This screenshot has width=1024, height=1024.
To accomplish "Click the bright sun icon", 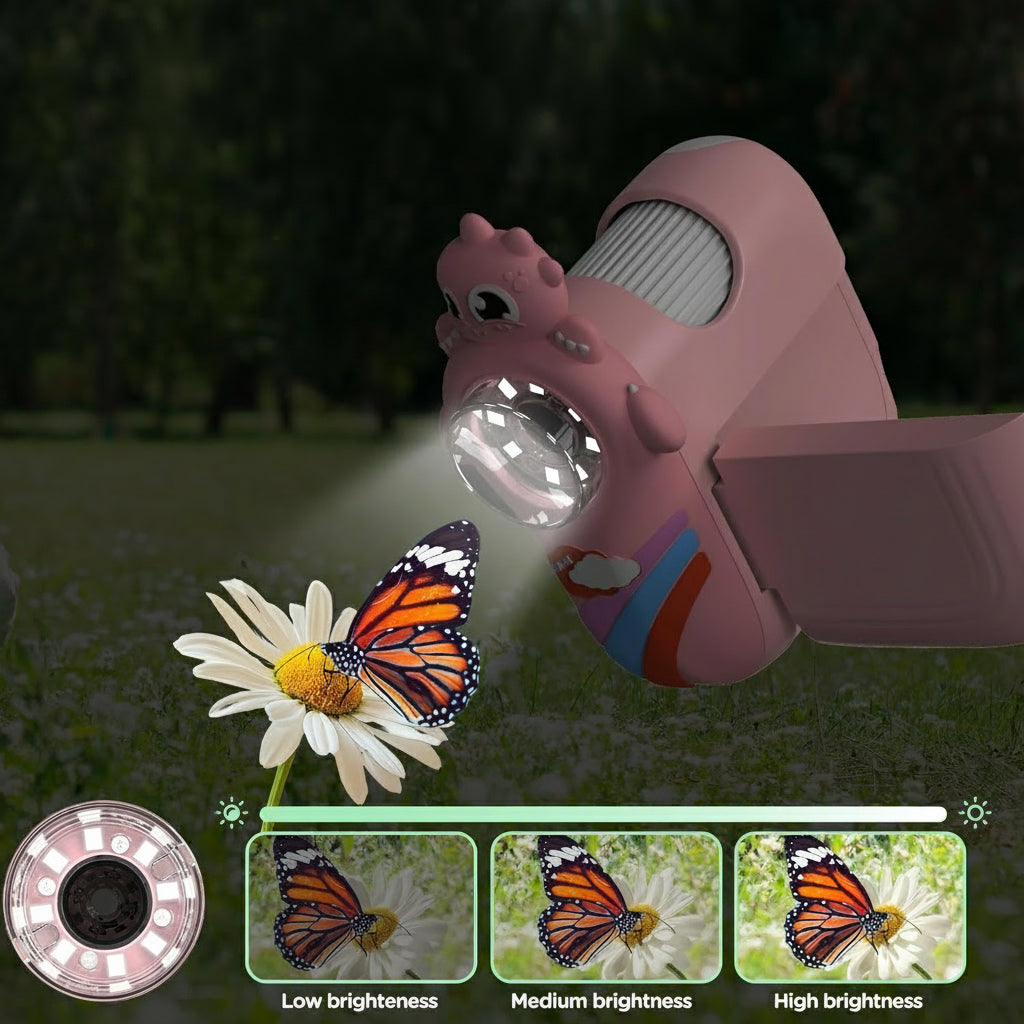I will 974,813.
